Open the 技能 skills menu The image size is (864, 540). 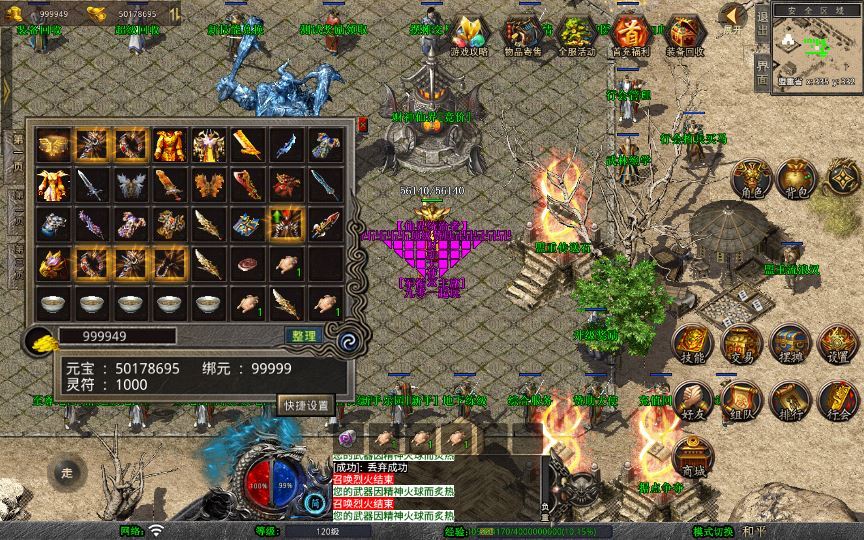(692, 344)
